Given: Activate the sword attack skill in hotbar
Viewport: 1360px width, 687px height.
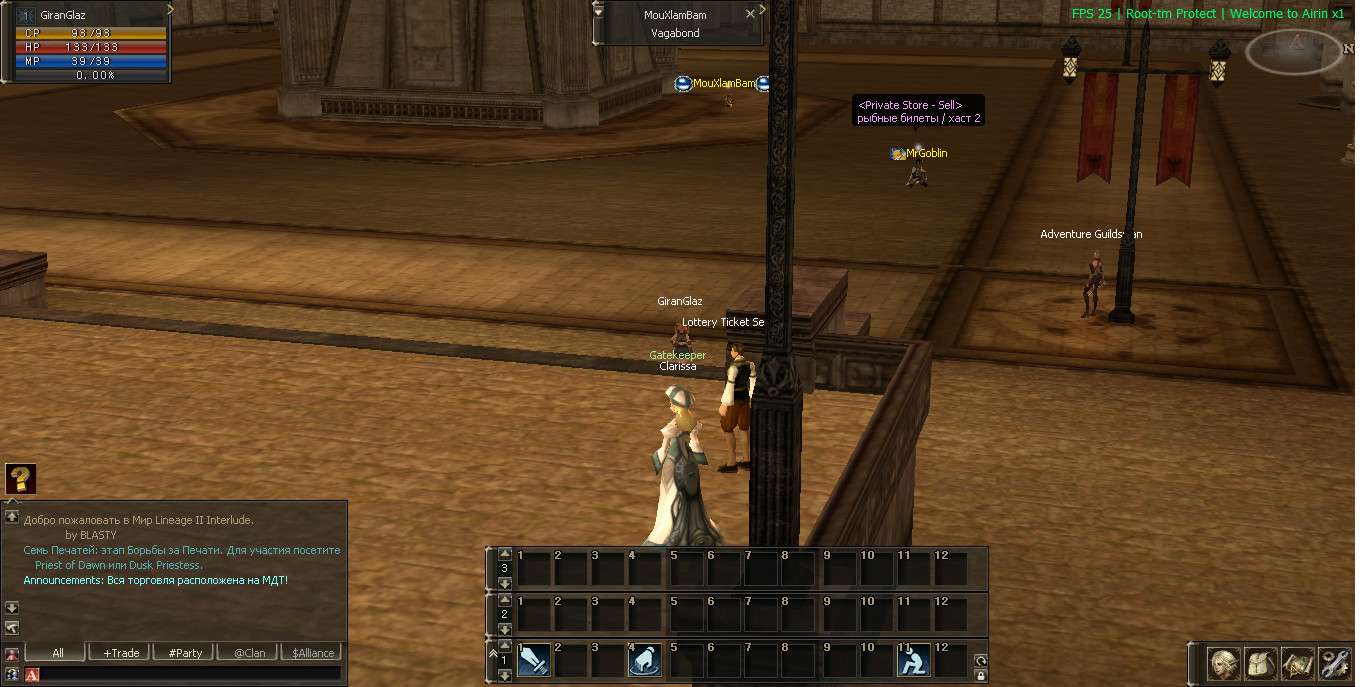Looking at the screenshot, I should 534,660.
